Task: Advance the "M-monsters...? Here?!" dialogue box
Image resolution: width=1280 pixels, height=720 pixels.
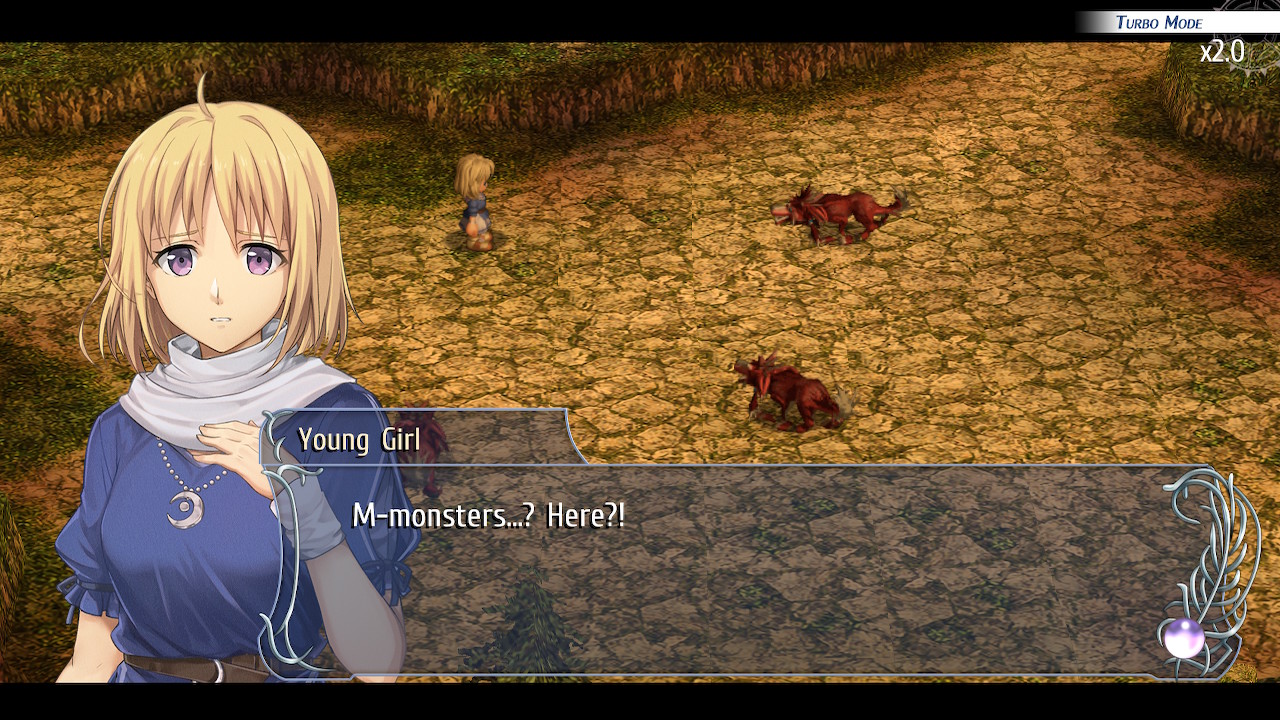Action: [x=740, y=570]
